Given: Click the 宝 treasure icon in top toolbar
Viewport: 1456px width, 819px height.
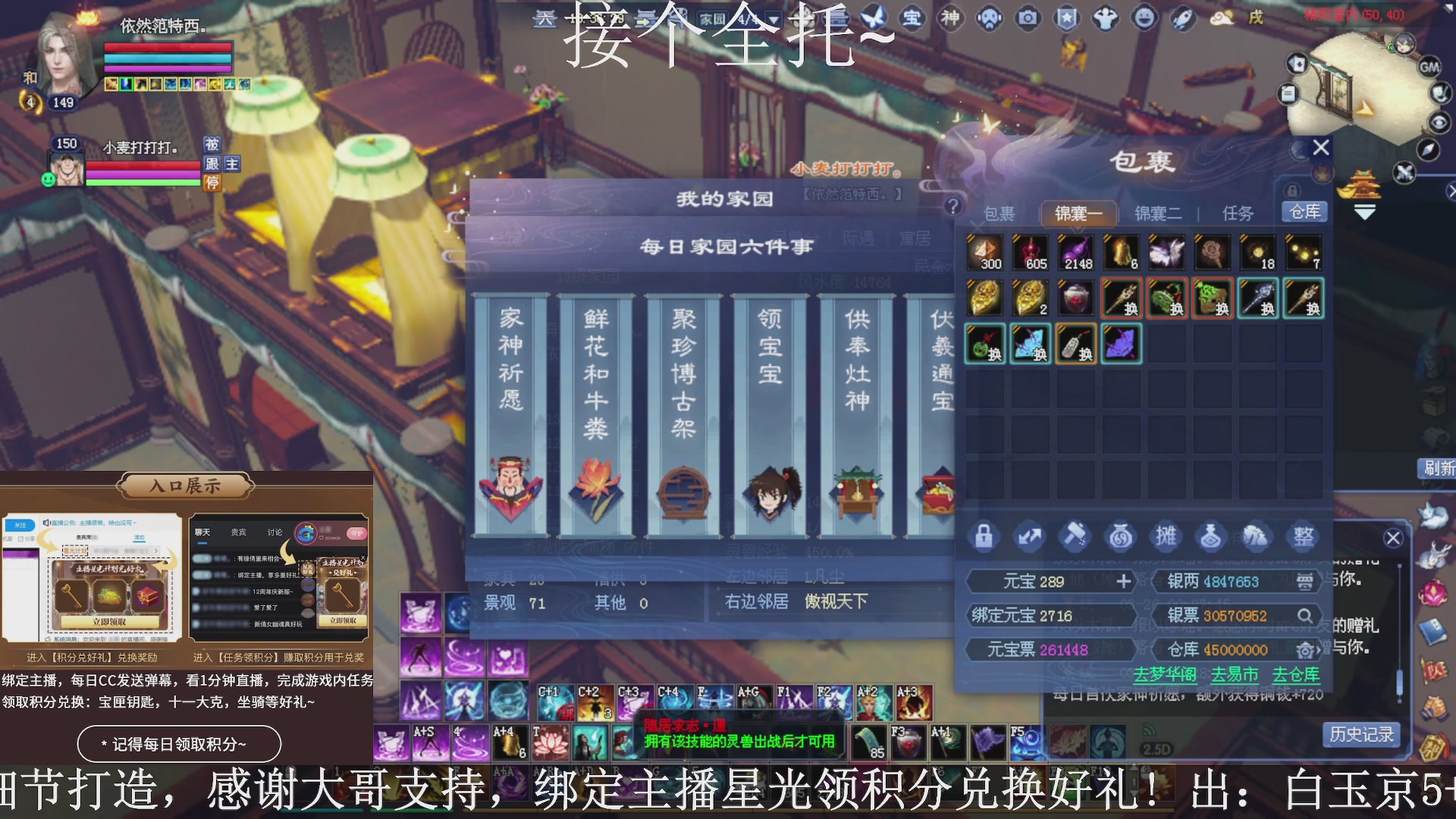Looking at the screenshot, I should pos(913,19).
